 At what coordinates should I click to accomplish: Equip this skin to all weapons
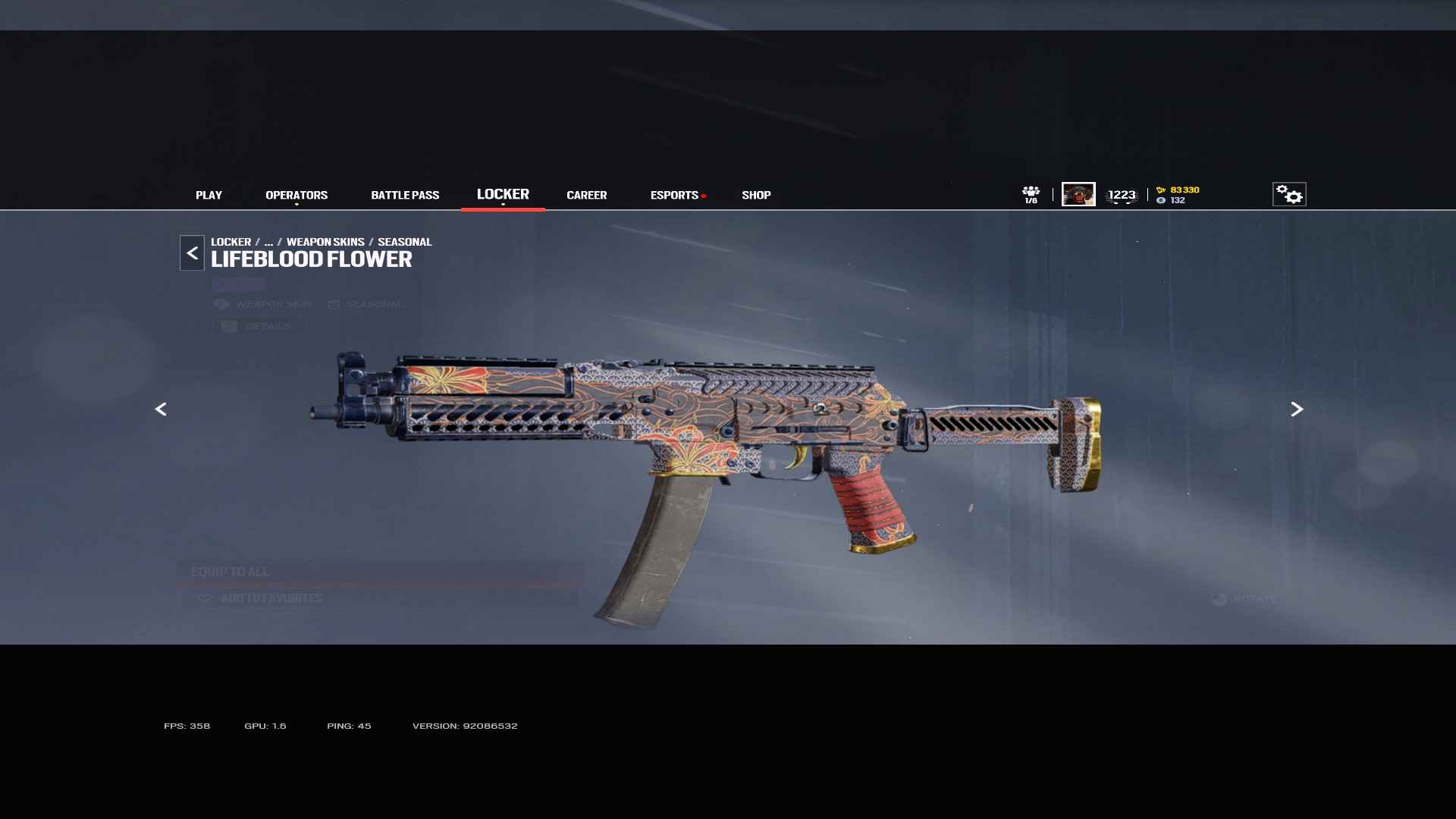(x=379, y=572)
